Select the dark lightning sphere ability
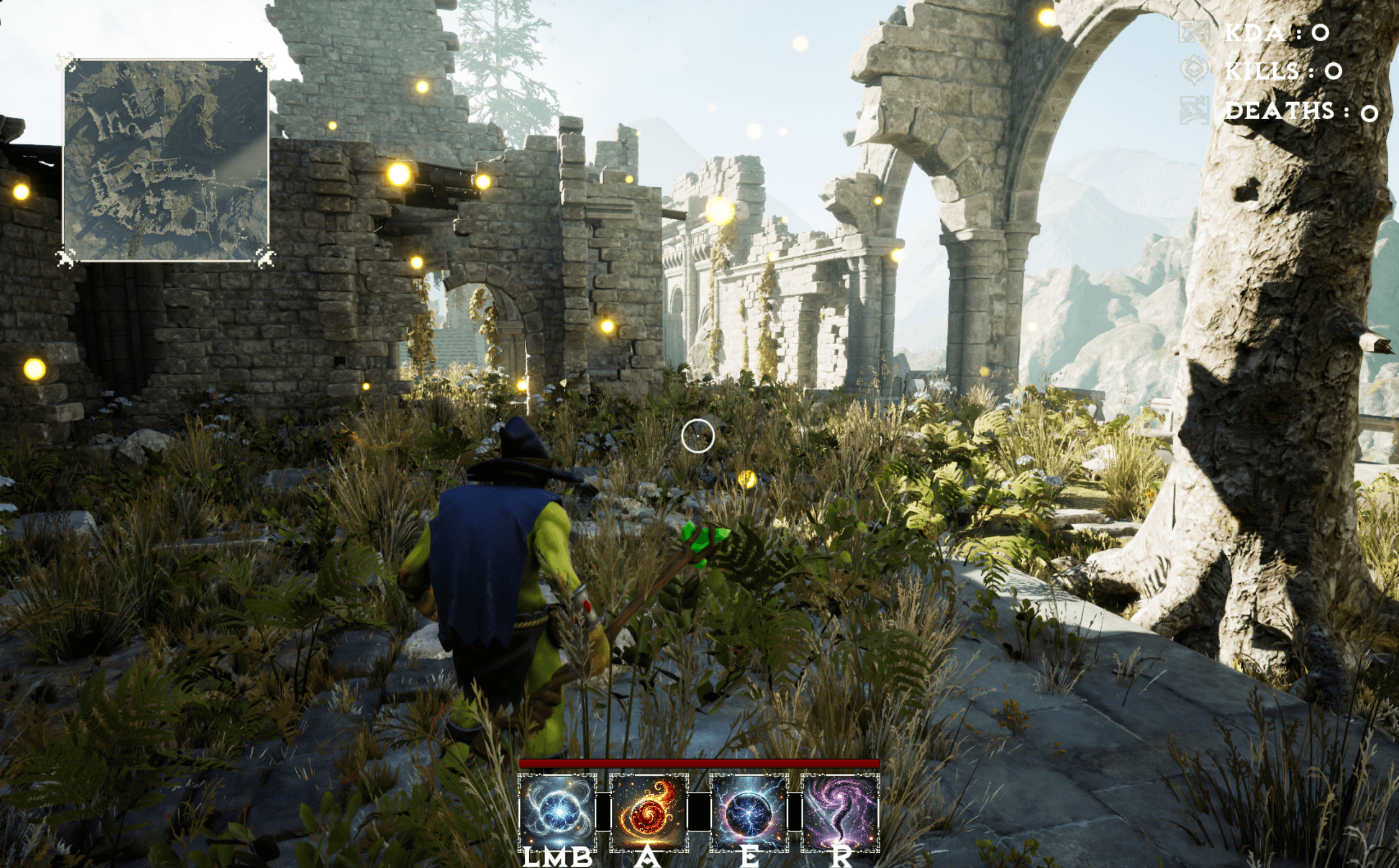 [x=748, y=812]
